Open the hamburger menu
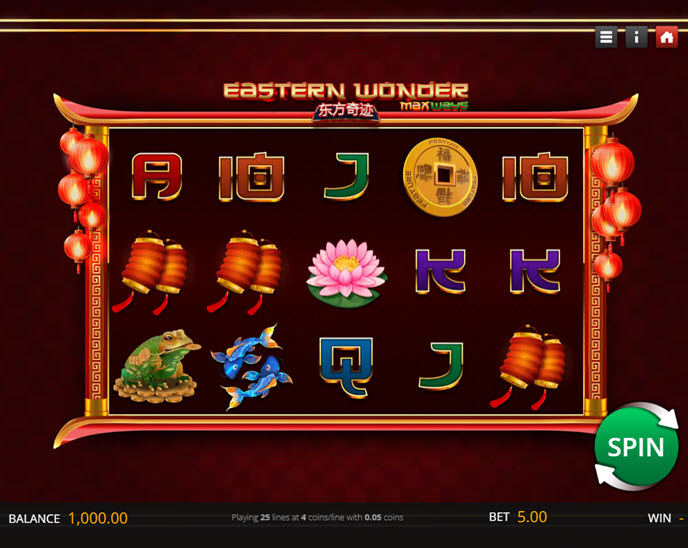The width and height of the screenshot is (688, 548). click(606, 37)
